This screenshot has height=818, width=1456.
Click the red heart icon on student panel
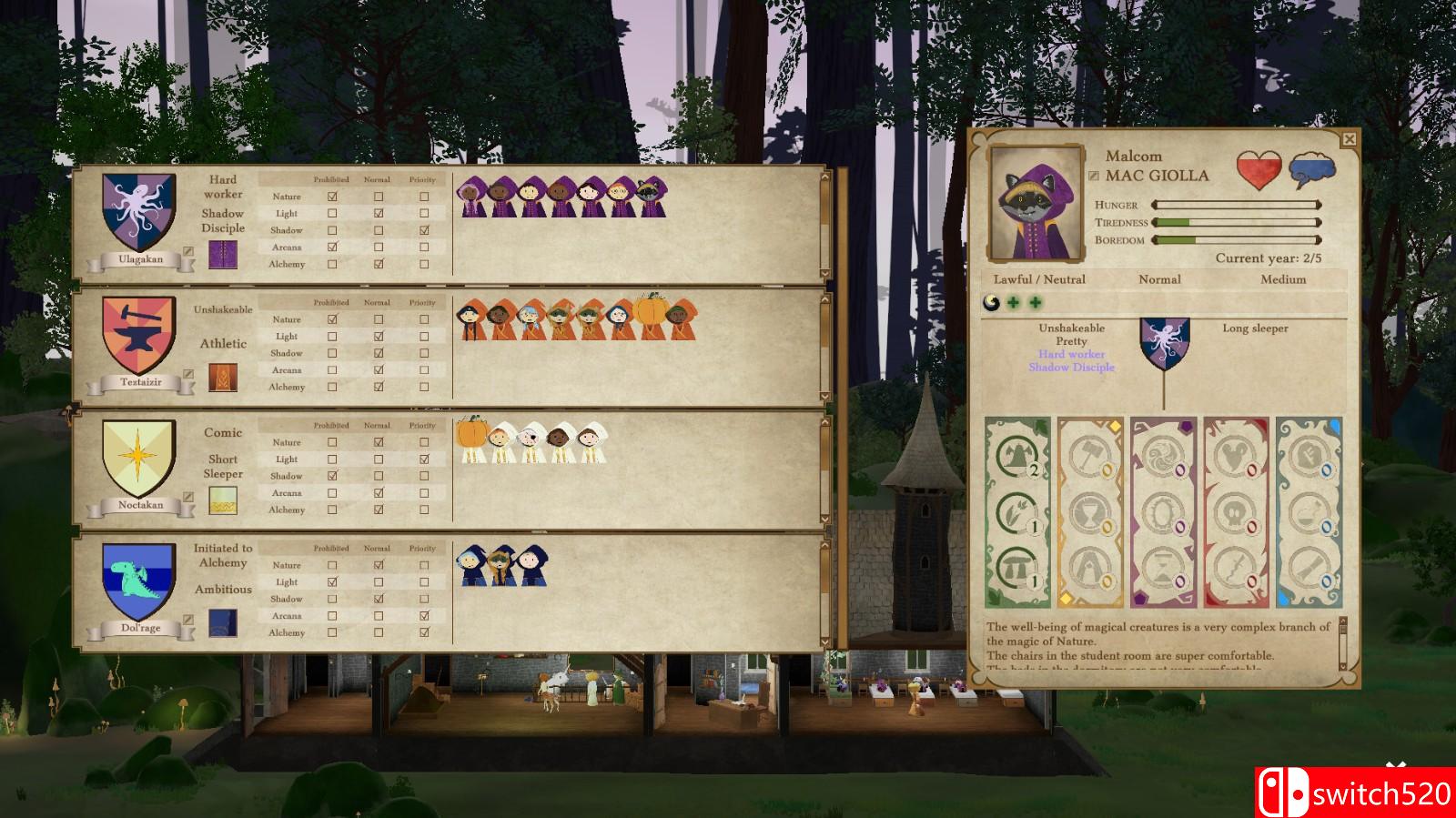coord(1259,170)
